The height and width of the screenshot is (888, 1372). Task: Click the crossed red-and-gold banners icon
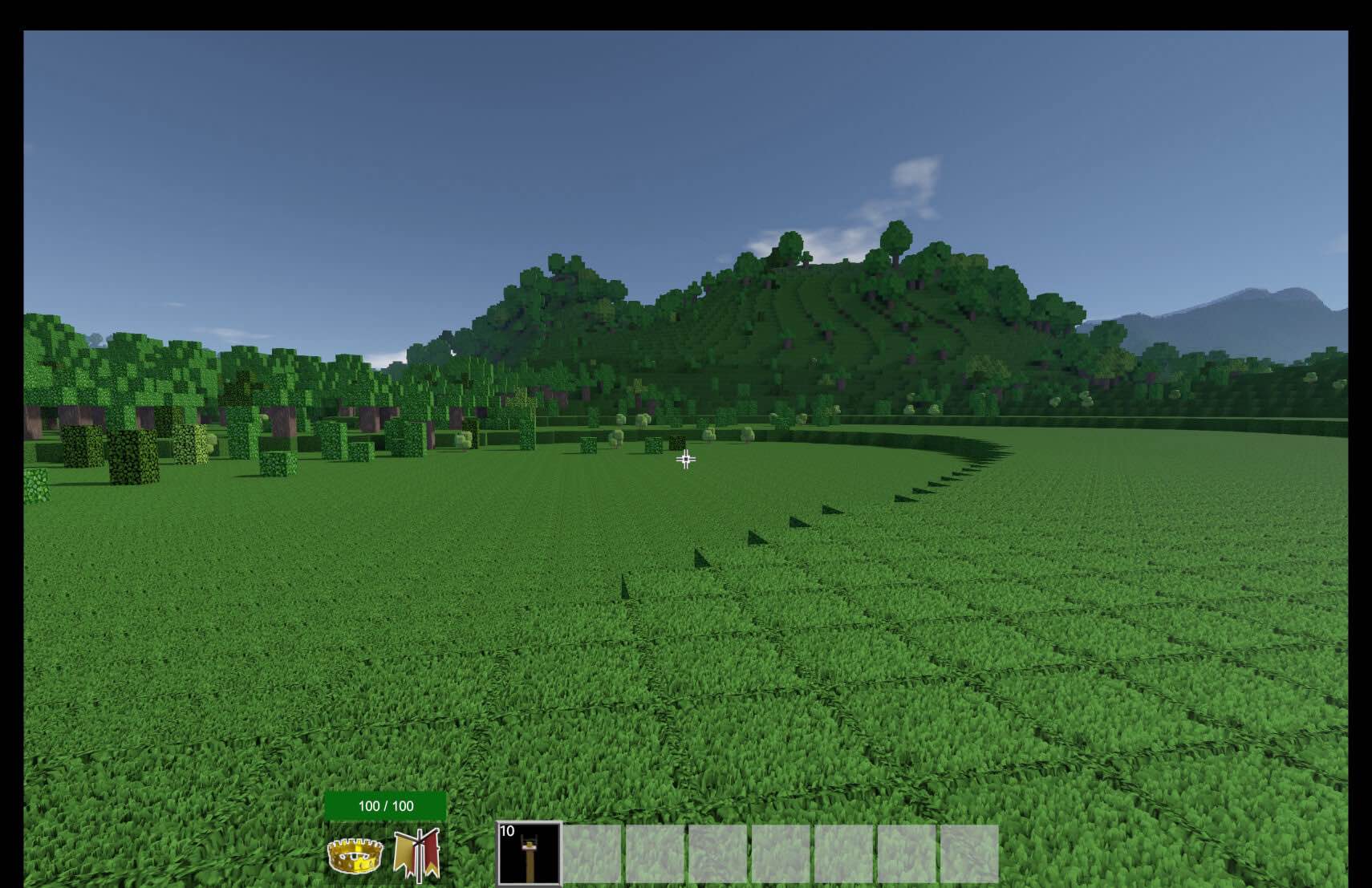418,854
